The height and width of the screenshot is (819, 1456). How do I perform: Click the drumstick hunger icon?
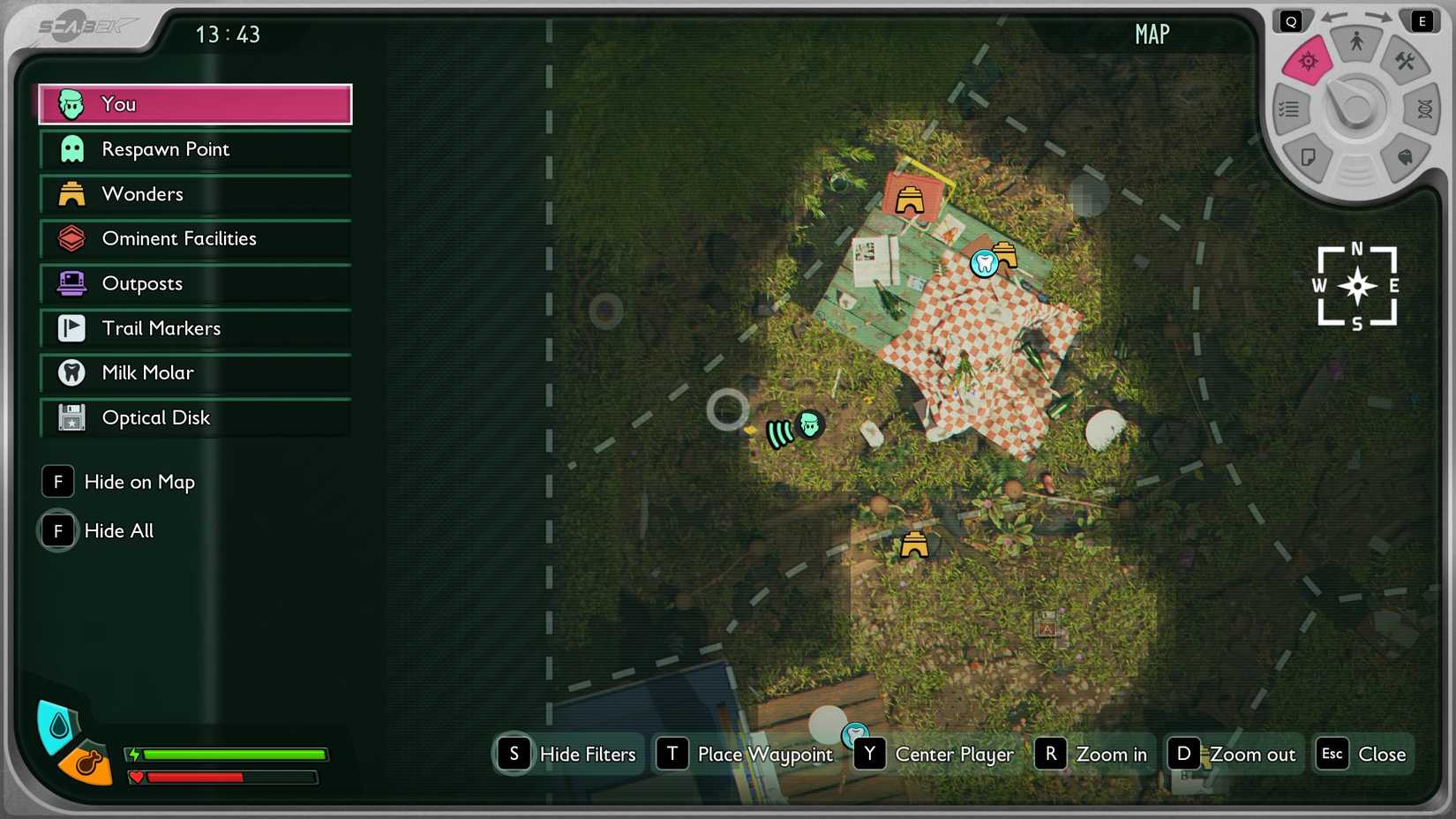88,763
